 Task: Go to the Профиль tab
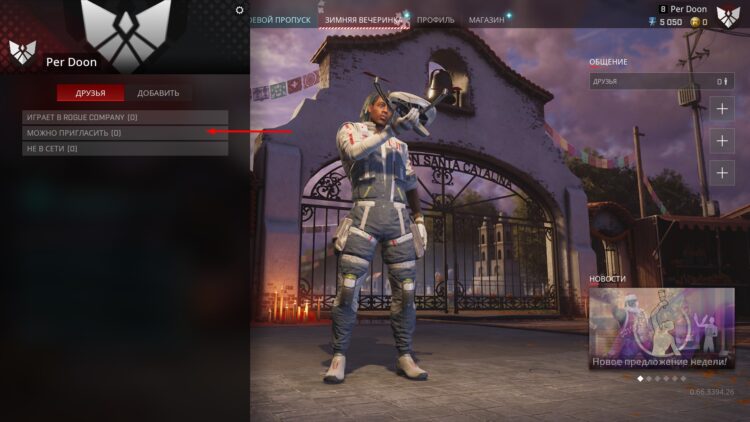[x=436, y=20]
